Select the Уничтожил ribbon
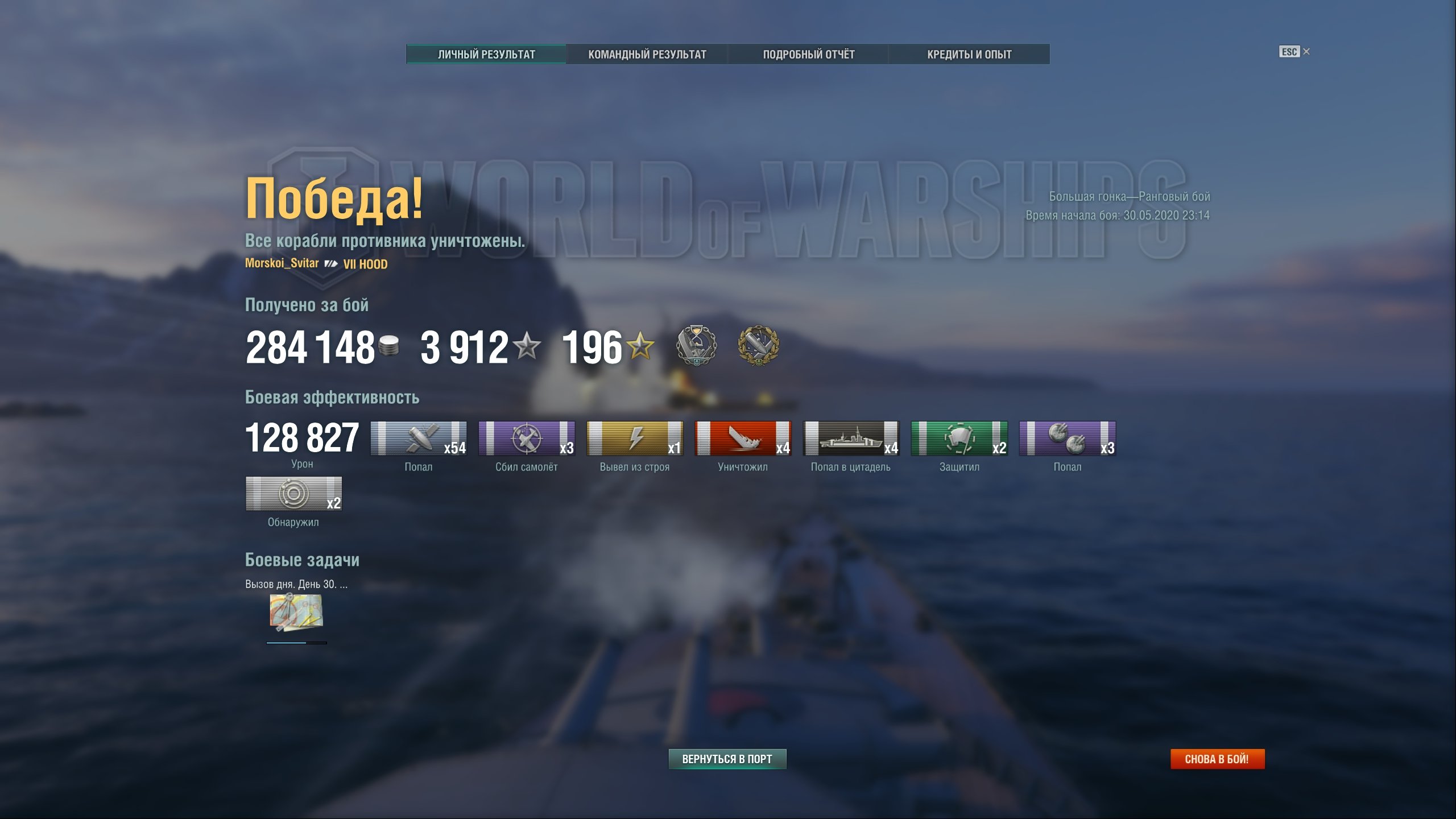The width and height of the screenshot is (1456, 819). point(743,439)
